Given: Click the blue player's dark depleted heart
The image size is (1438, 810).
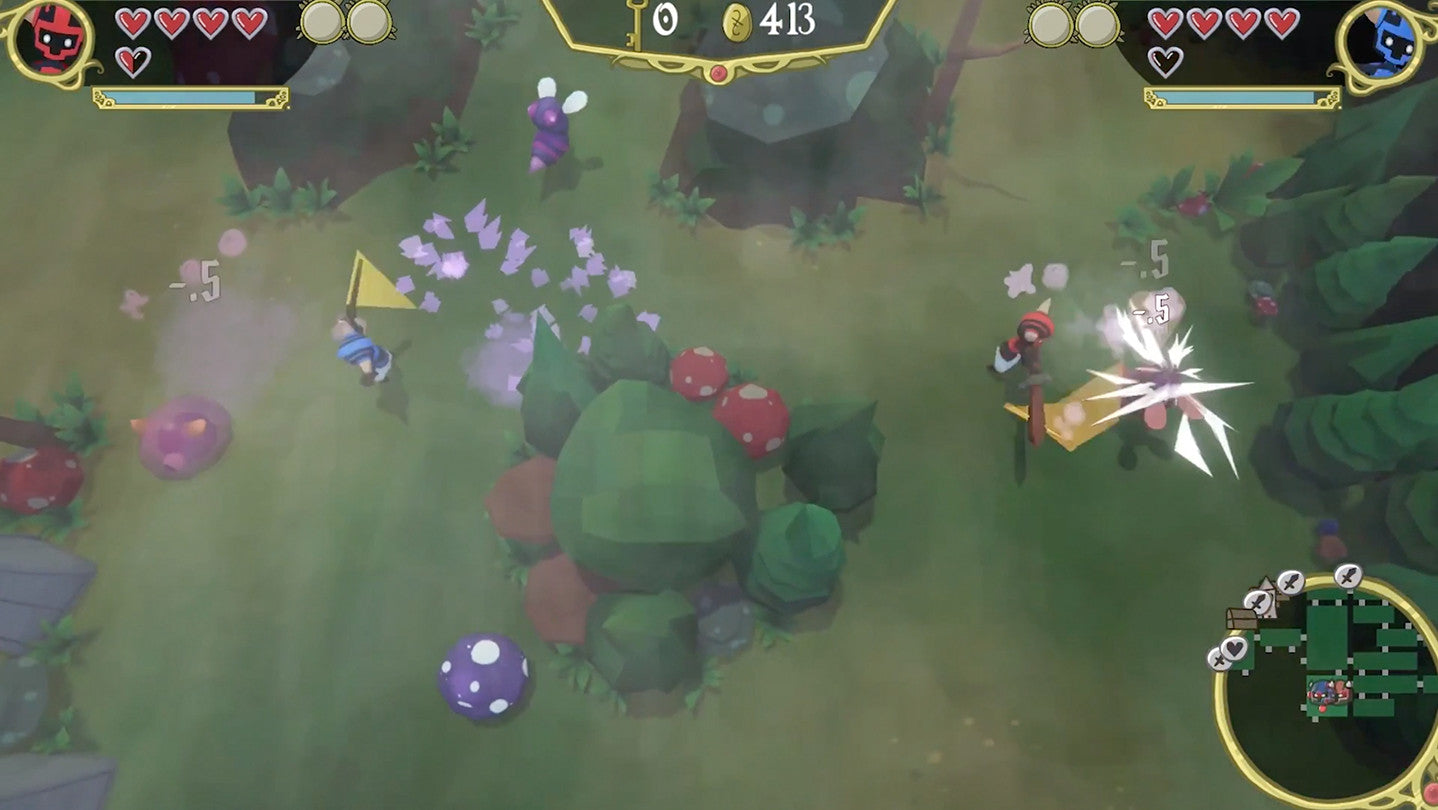Looking at the screenshot, I should tap(1165, 59).
